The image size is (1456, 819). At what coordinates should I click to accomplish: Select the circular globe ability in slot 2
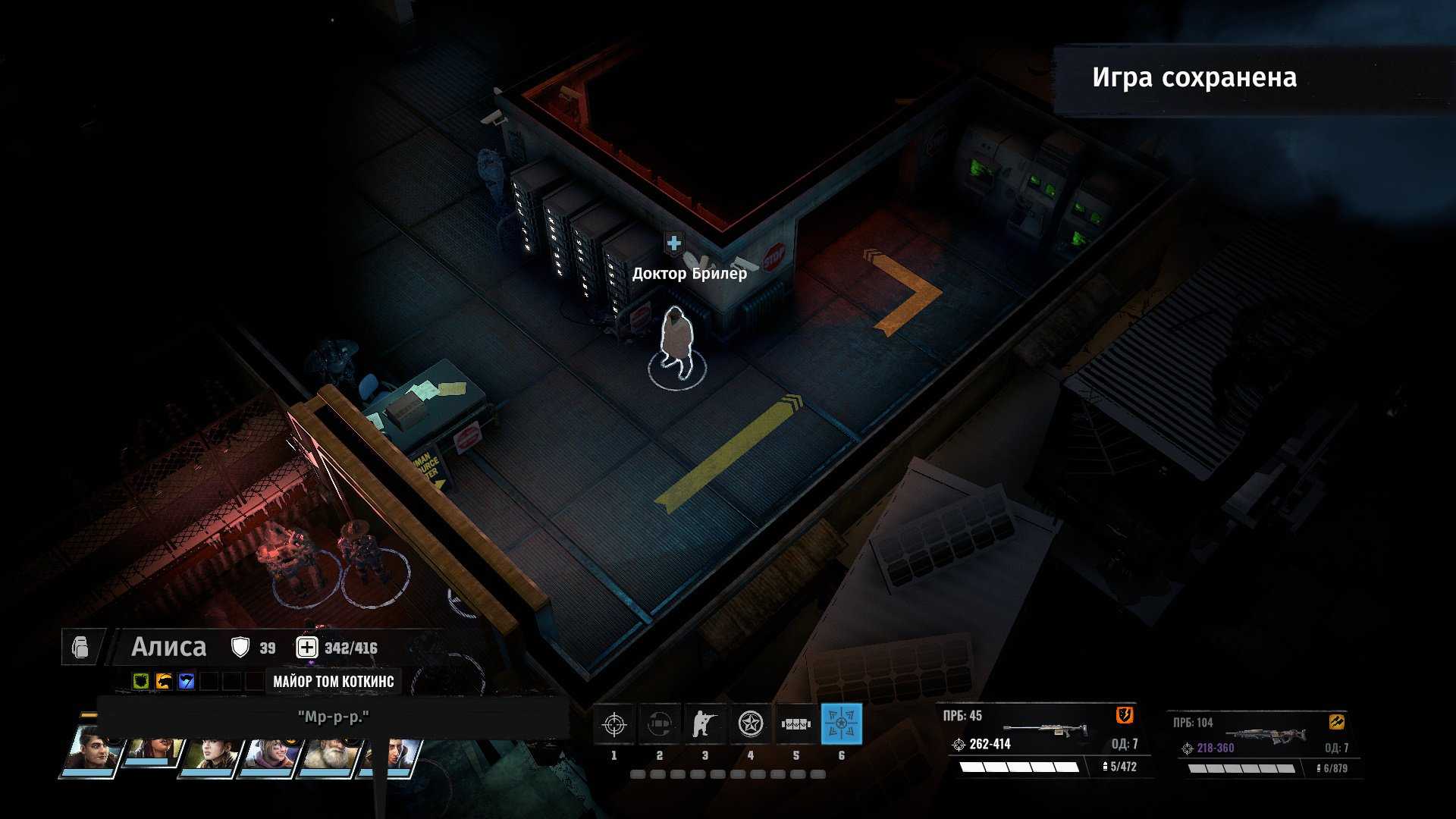[660, 724]
